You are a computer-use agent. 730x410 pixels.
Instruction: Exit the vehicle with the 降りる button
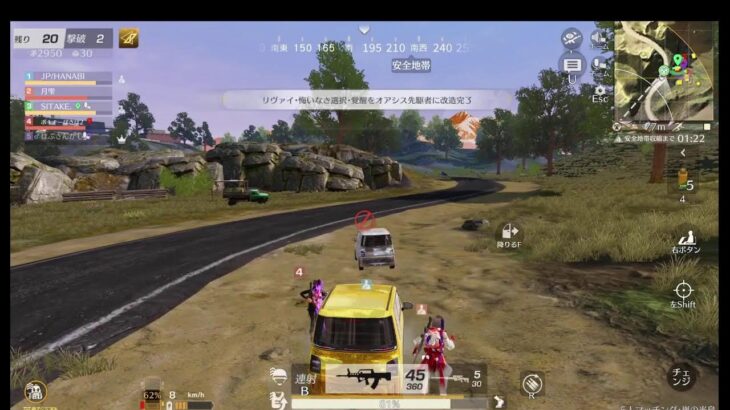[510, 235]
